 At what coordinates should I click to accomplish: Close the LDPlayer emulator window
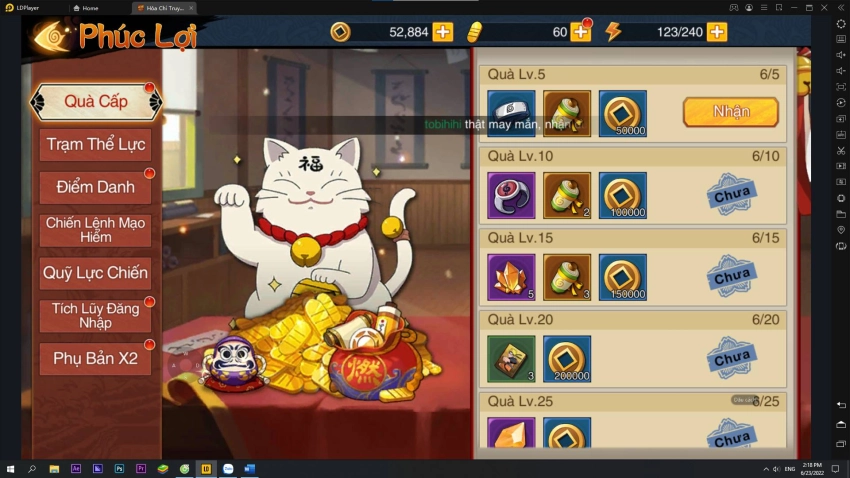click(x=840, y=7)
